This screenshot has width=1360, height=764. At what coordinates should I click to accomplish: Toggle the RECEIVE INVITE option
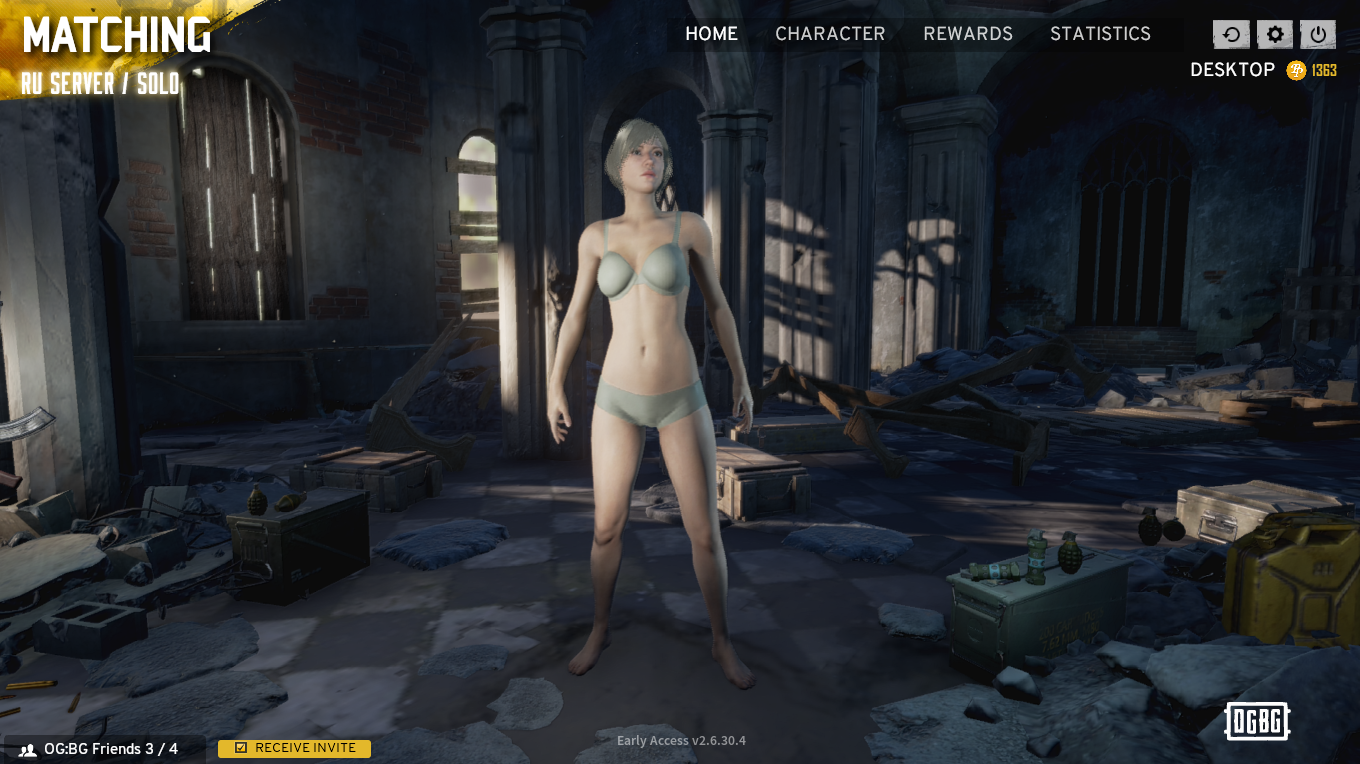(294, 747)
